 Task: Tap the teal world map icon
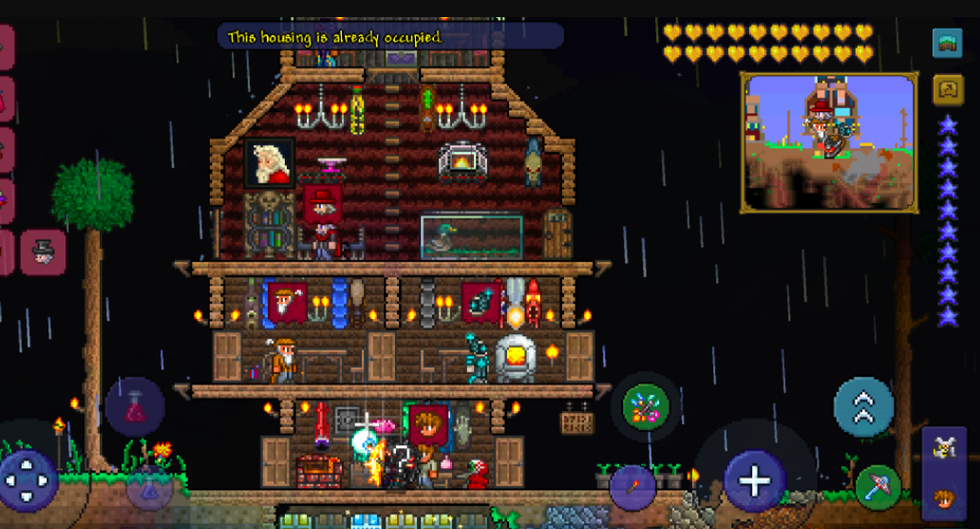947,43
